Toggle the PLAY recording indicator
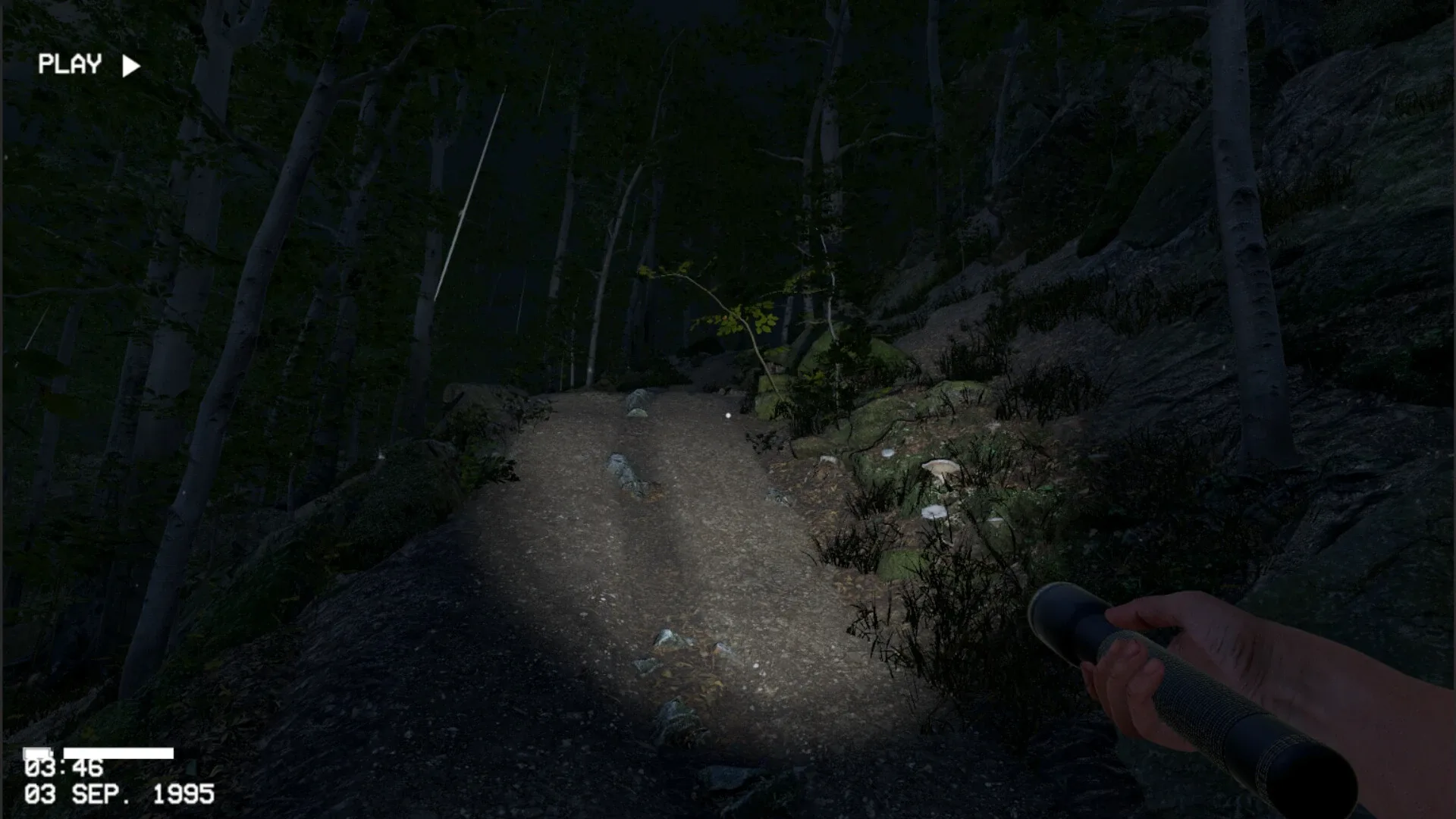 pyautogui.click(x=71, y=64)
